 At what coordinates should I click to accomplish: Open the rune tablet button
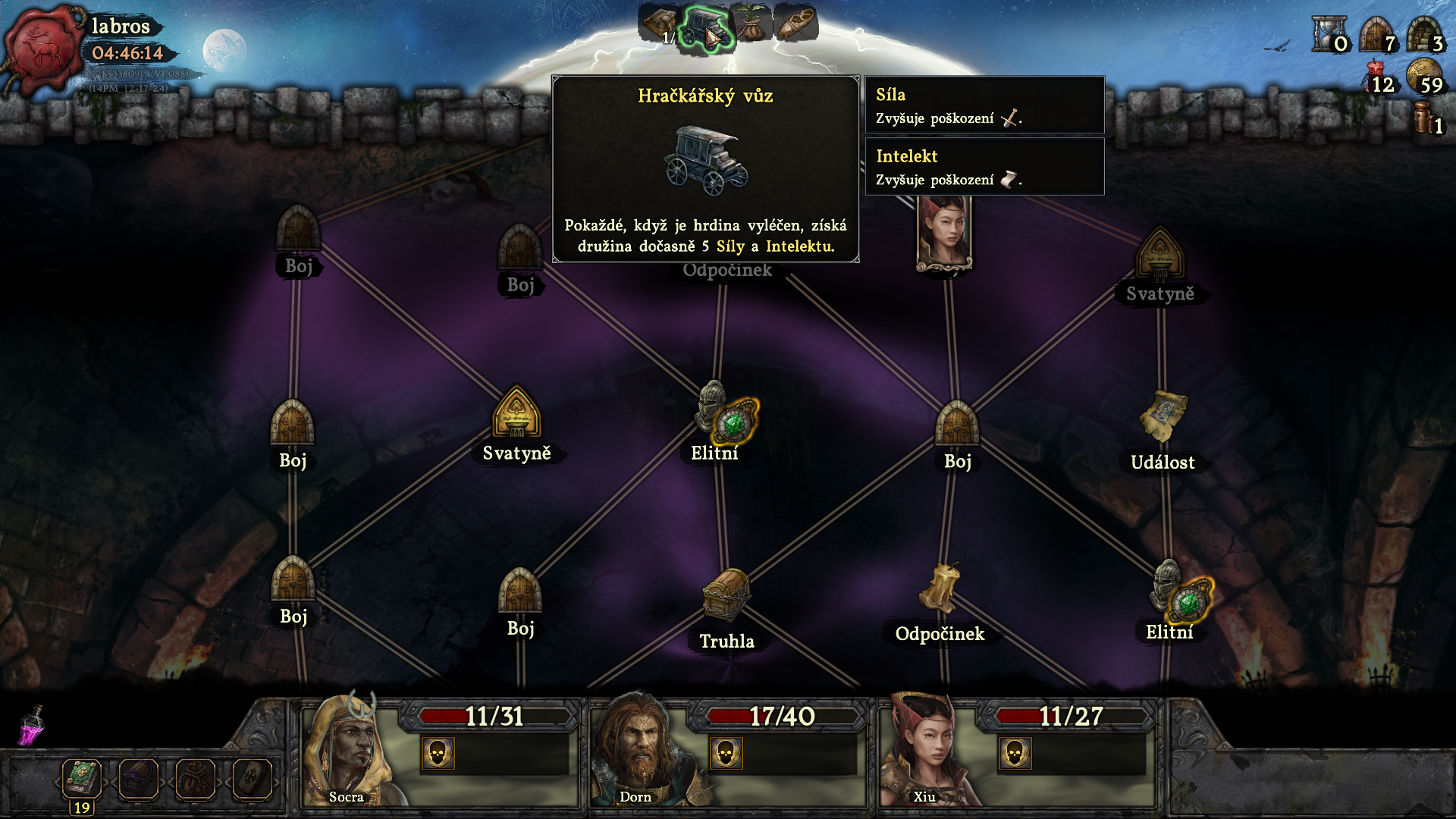[251, 779]
